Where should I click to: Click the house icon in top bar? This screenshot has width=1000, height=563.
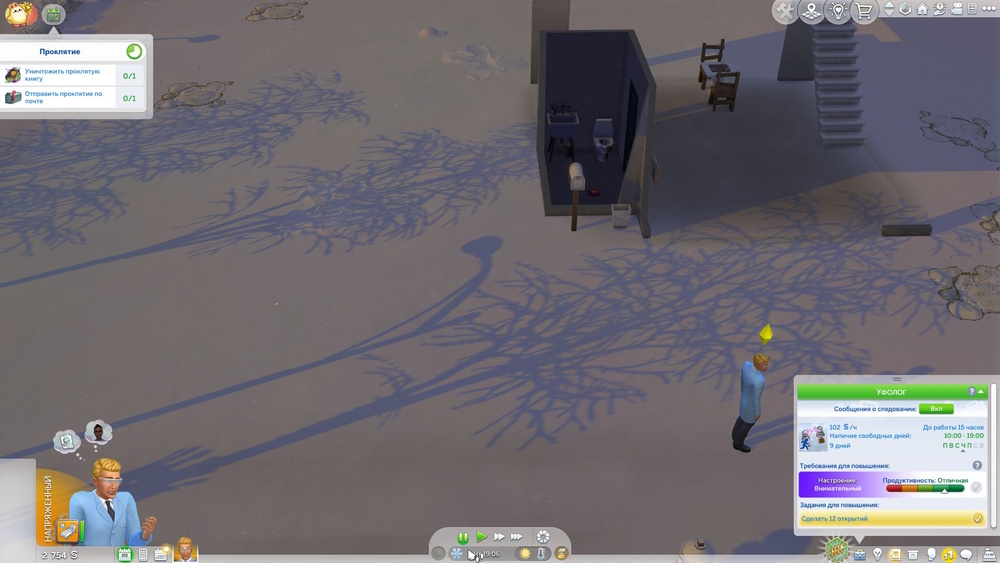click(922, 9)
